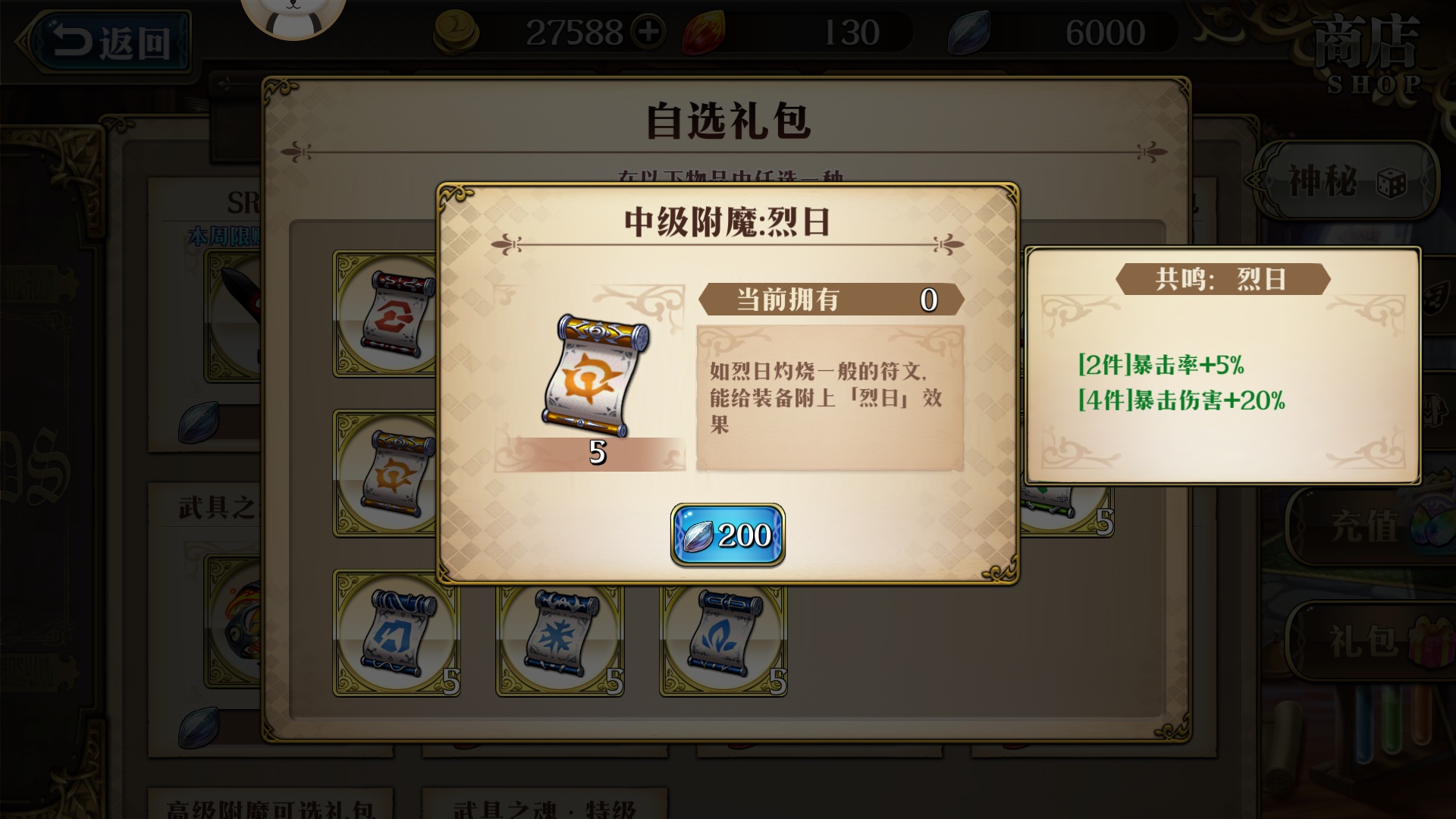The image size is (1456, 819).
Task: Click the gold coin icon next to 27588
Action: tap(455, 32)
